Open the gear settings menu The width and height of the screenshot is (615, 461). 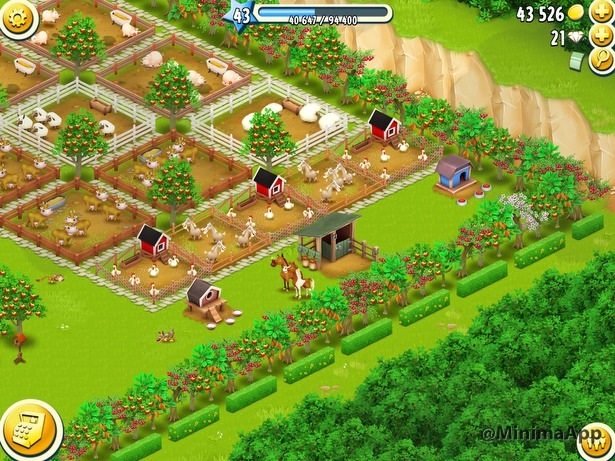click(x=17, y=16)
